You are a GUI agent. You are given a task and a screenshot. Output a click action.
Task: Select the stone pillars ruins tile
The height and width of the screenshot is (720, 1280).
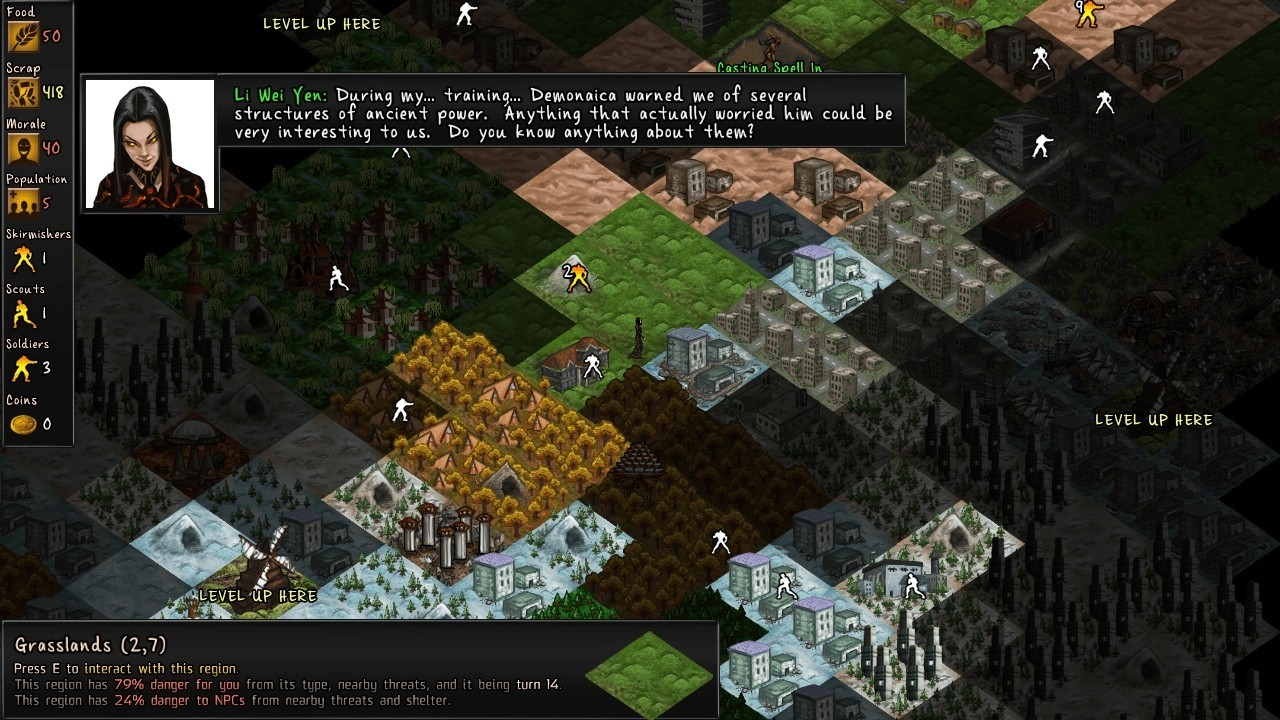[447, 532]
